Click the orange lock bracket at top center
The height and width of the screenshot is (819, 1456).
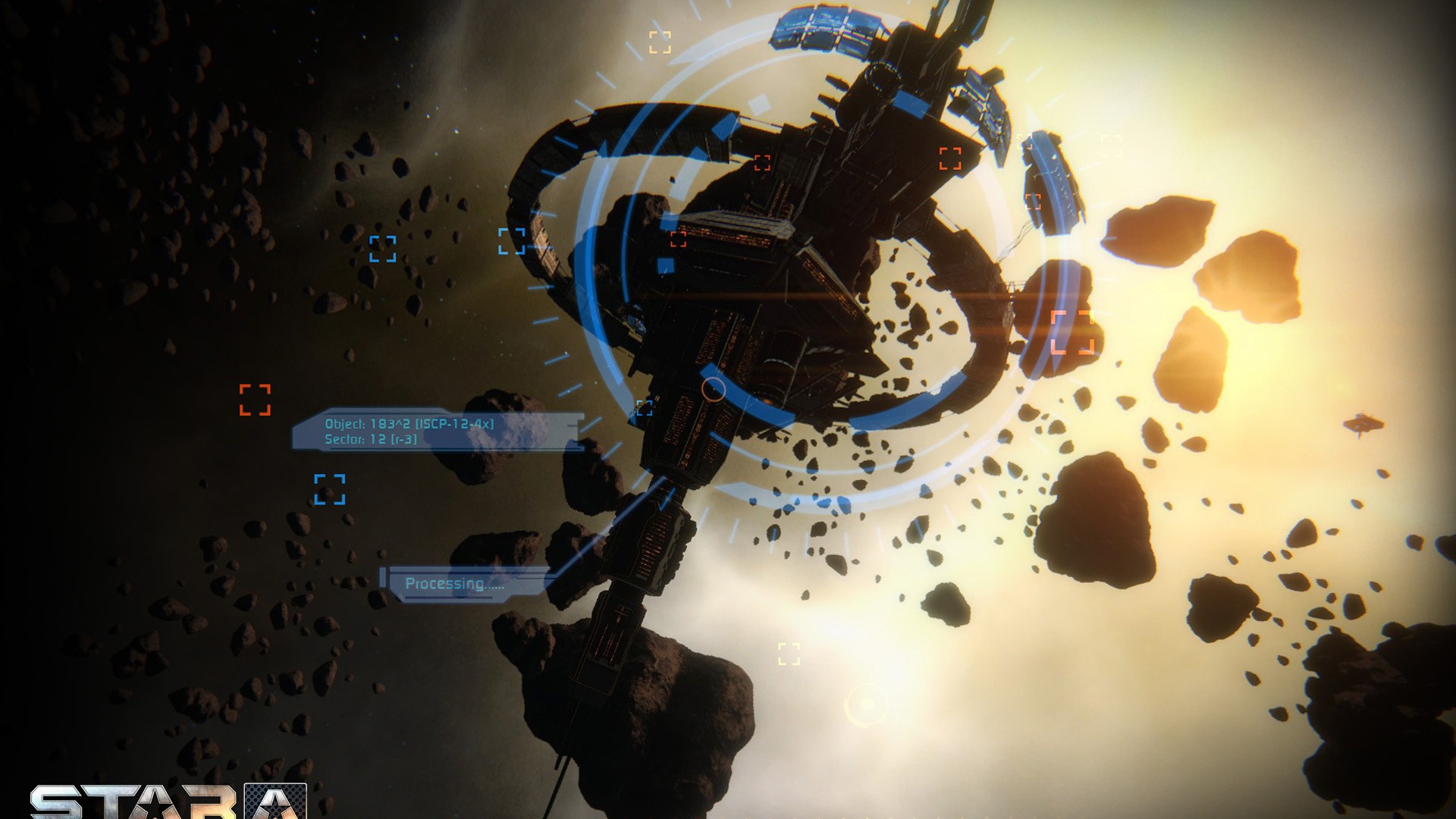tap(659, 42)
